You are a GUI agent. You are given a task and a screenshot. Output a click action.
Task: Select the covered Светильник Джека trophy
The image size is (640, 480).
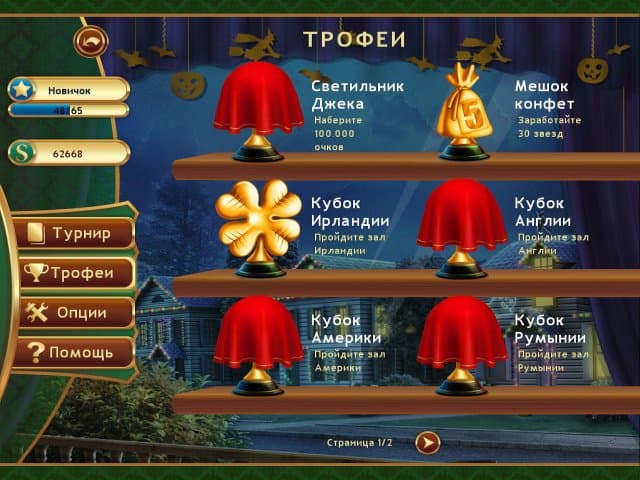(259, 108)
